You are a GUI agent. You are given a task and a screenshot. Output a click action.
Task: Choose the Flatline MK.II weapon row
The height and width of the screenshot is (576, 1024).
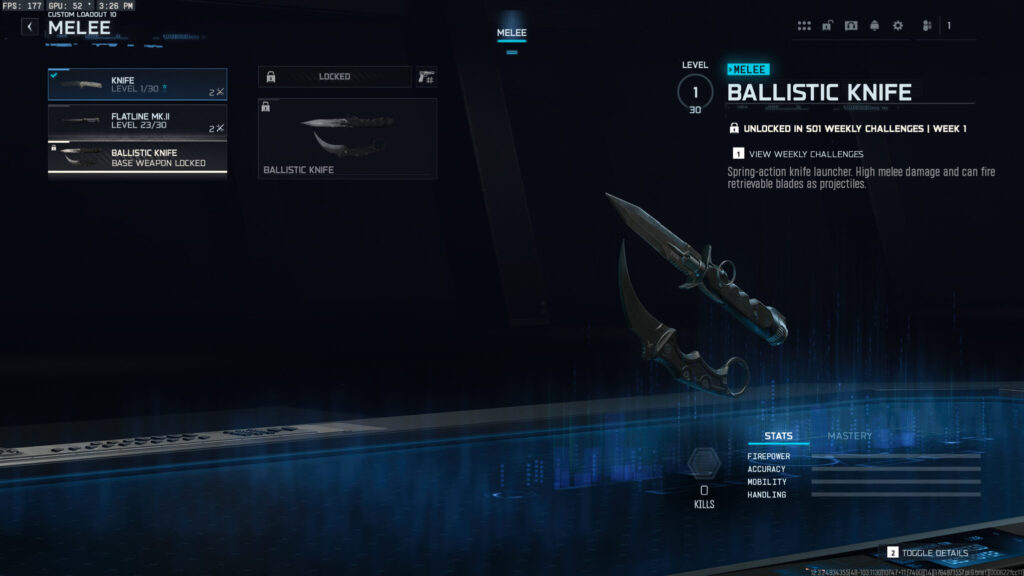click(x=137, y=122)
